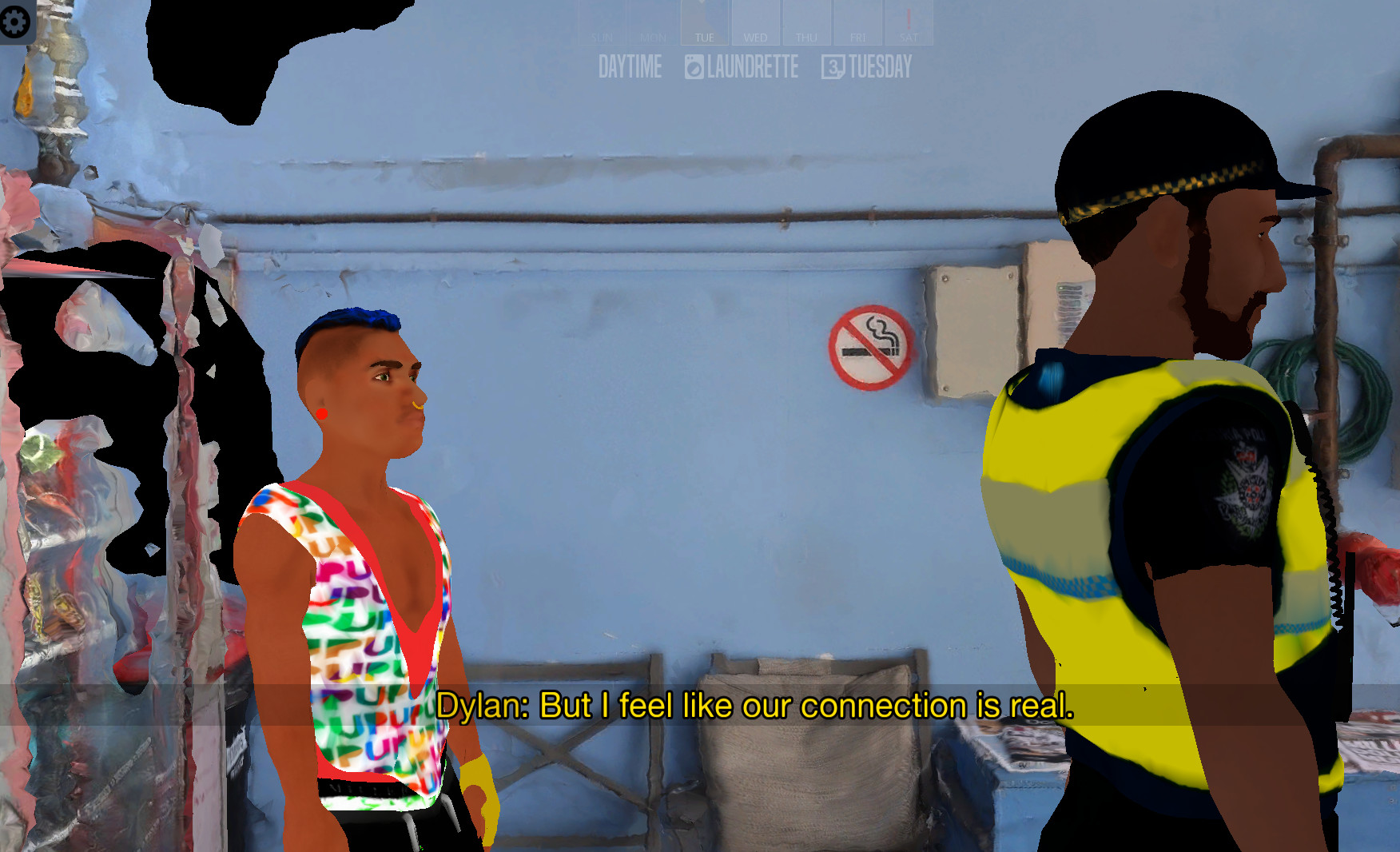Open the settings gear menu
The height and width of the screenshot is (852, 1400).
click(x=16, y=22)
